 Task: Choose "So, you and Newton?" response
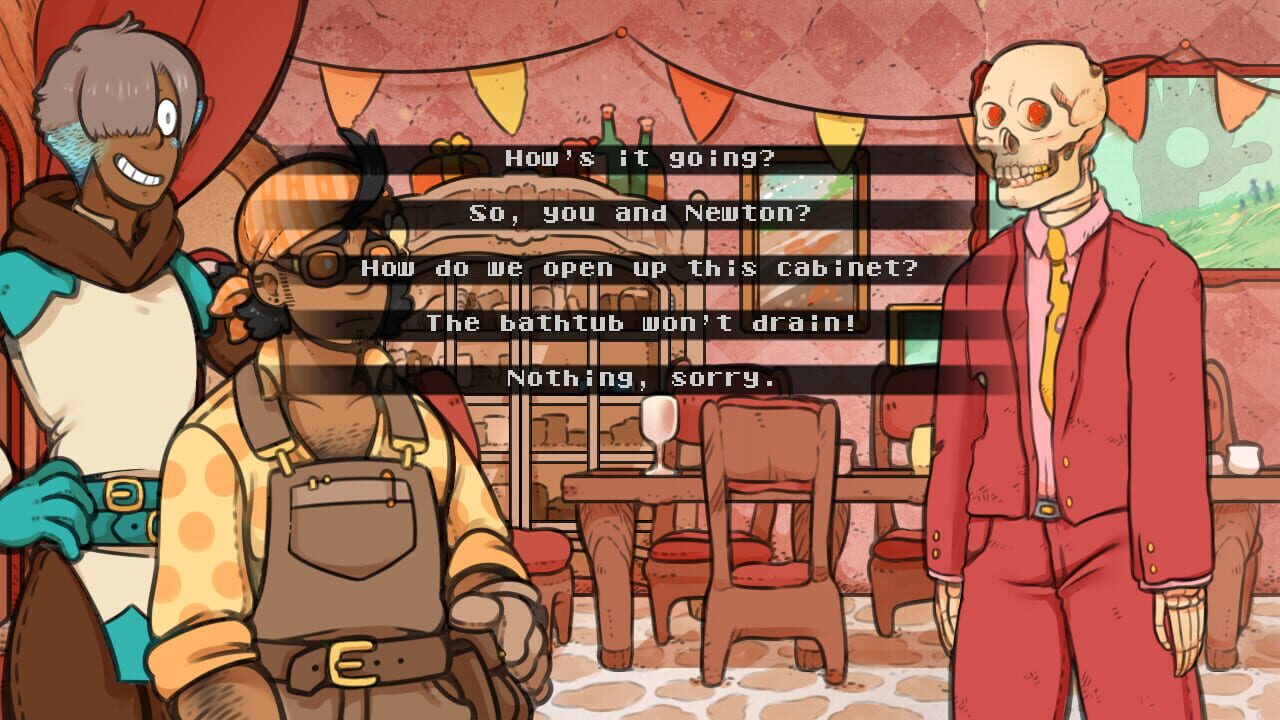coord(640,212)
